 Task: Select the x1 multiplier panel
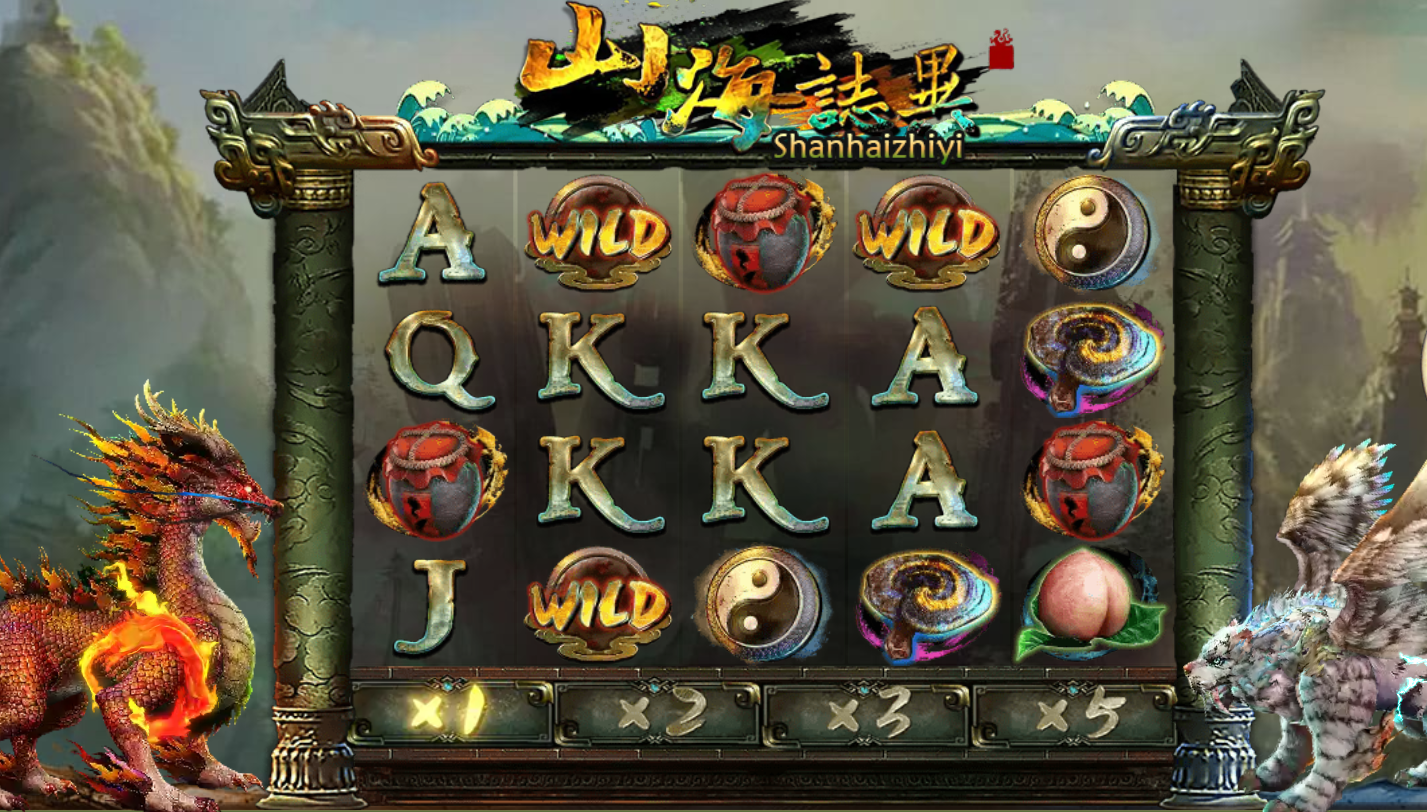point(451,714)
